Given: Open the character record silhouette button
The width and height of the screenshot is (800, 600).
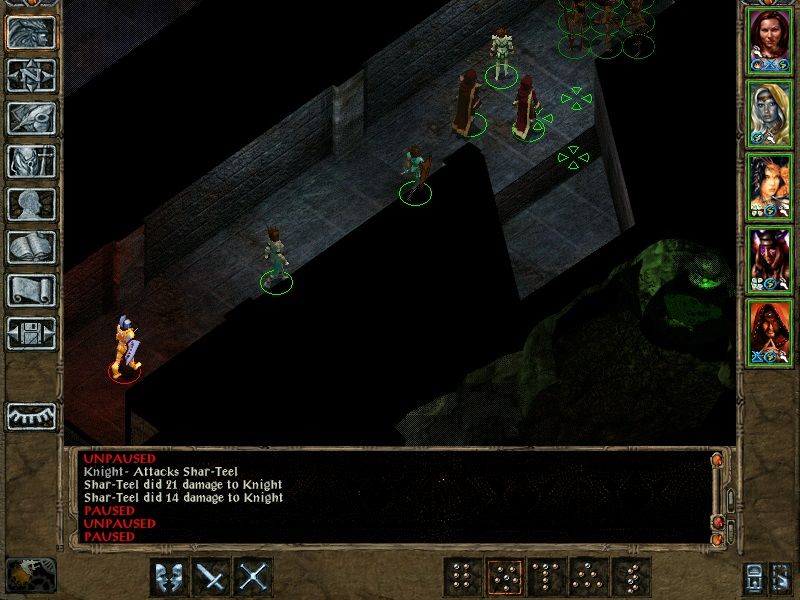Looking at the screenshot, I should pos(30,203).
